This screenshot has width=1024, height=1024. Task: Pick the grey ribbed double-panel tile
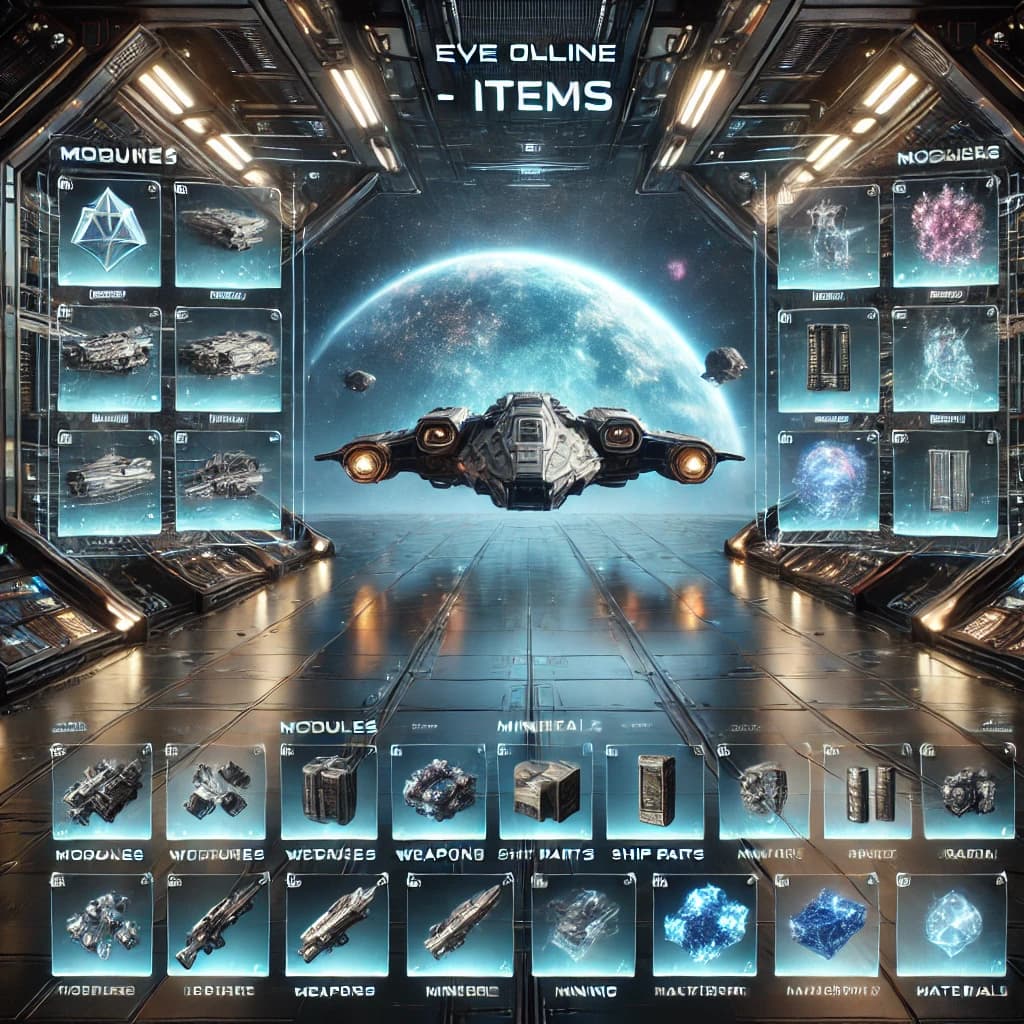click(943, 480)
